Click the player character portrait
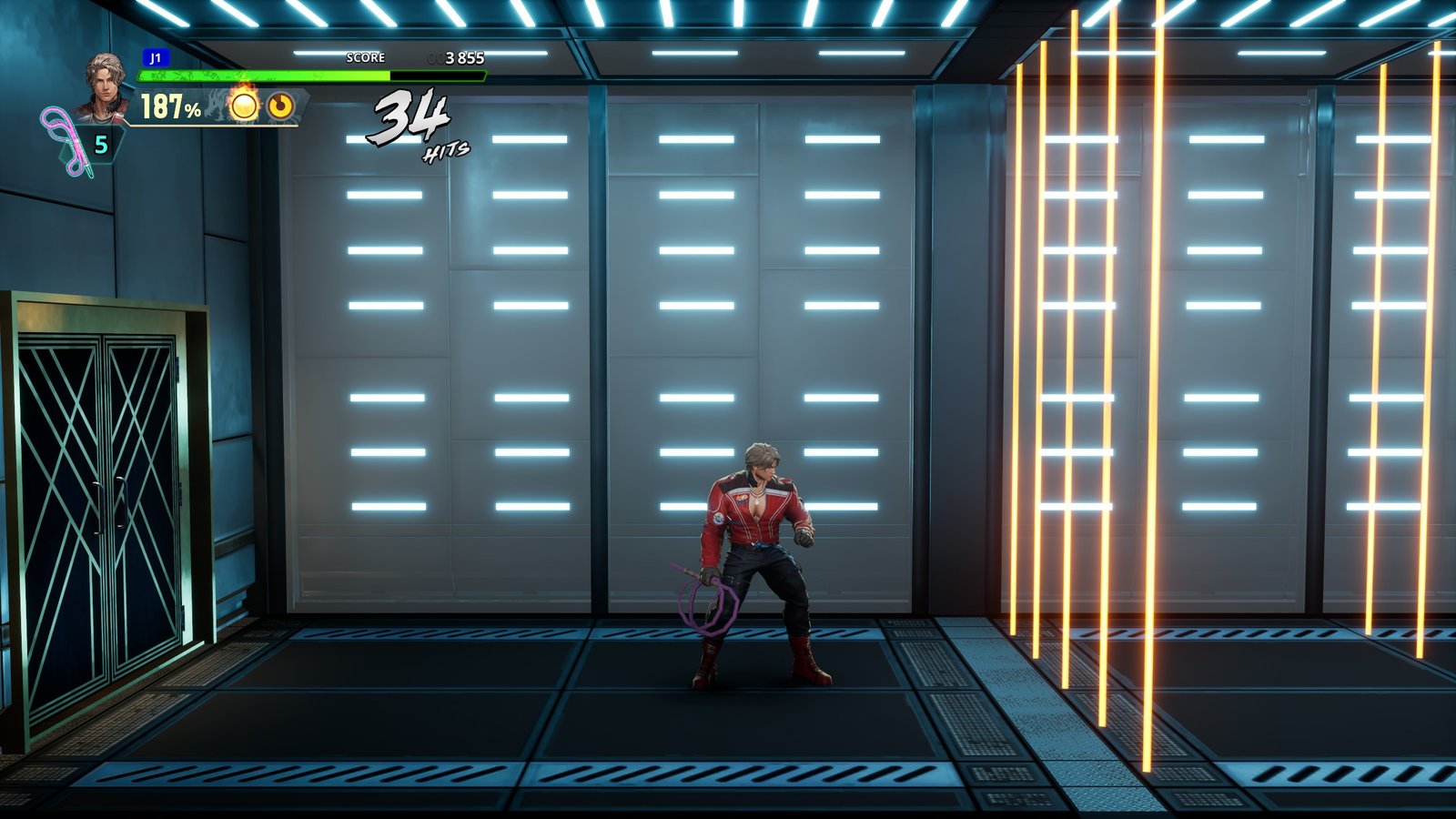Image resolution: width=1456 pixels, height=819 pixels. (x=103, y=85)
